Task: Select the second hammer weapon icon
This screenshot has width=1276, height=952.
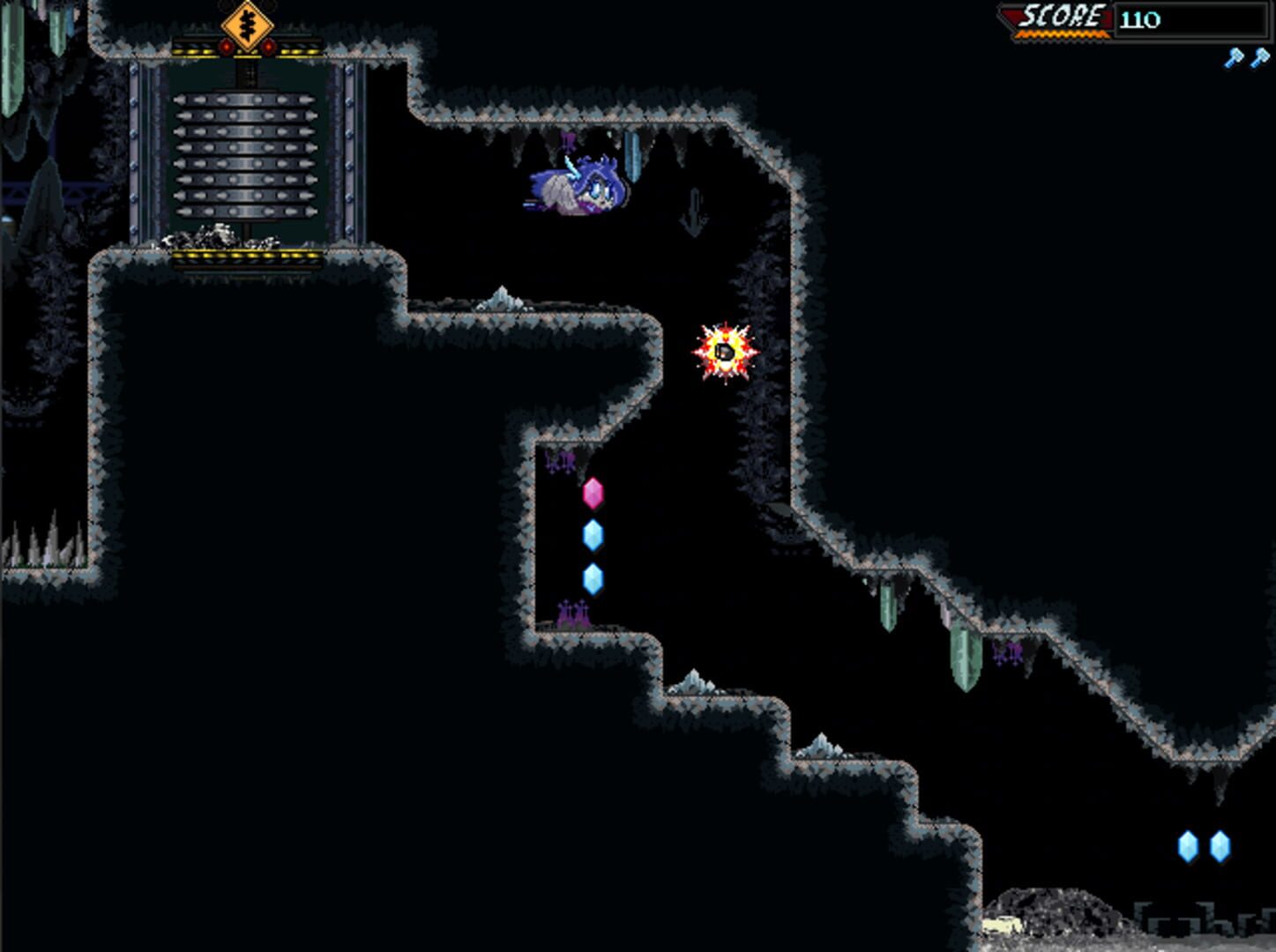Action: click(1262, 56)
